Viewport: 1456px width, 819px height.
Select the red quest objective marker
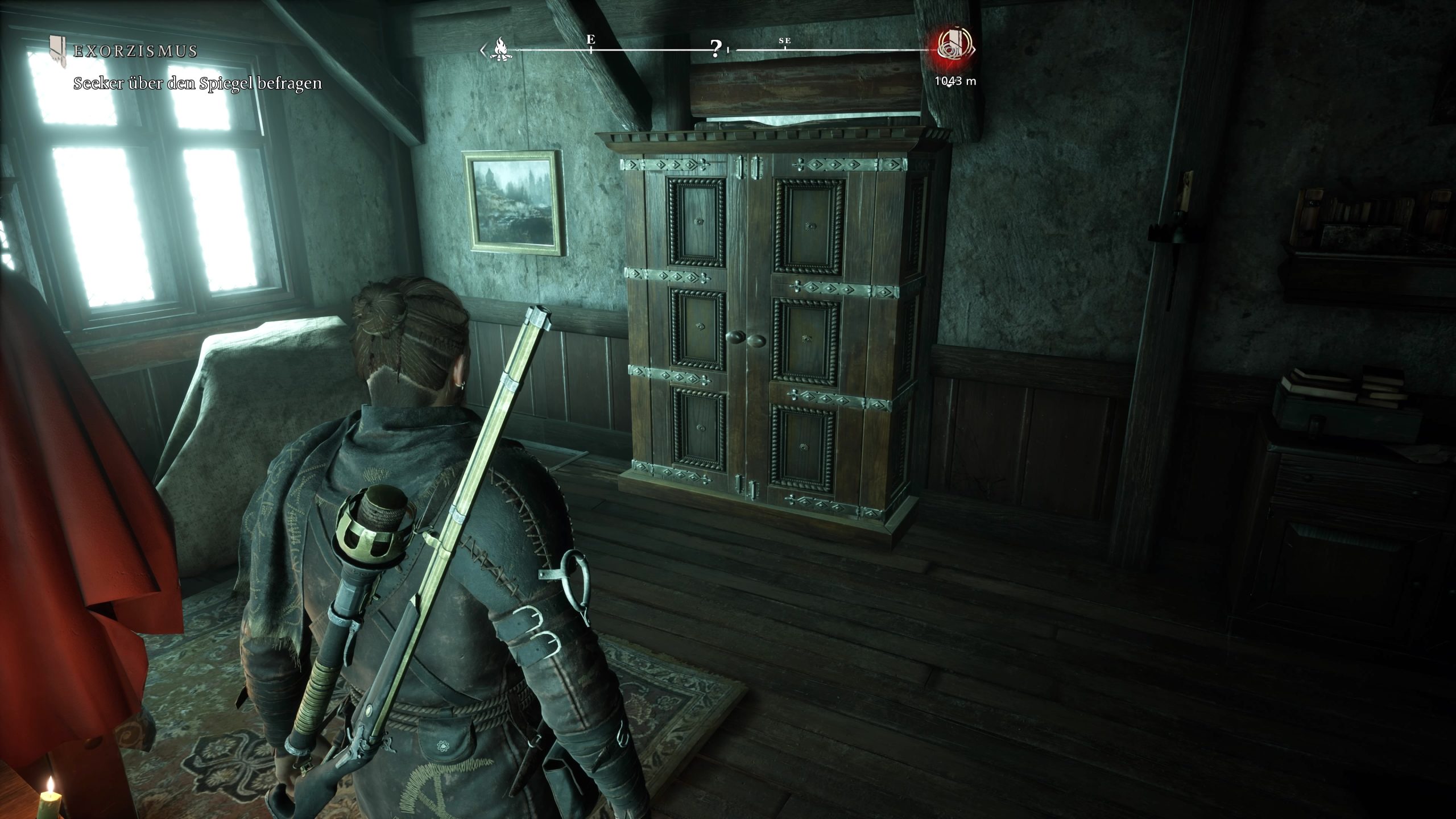(955, 47)
